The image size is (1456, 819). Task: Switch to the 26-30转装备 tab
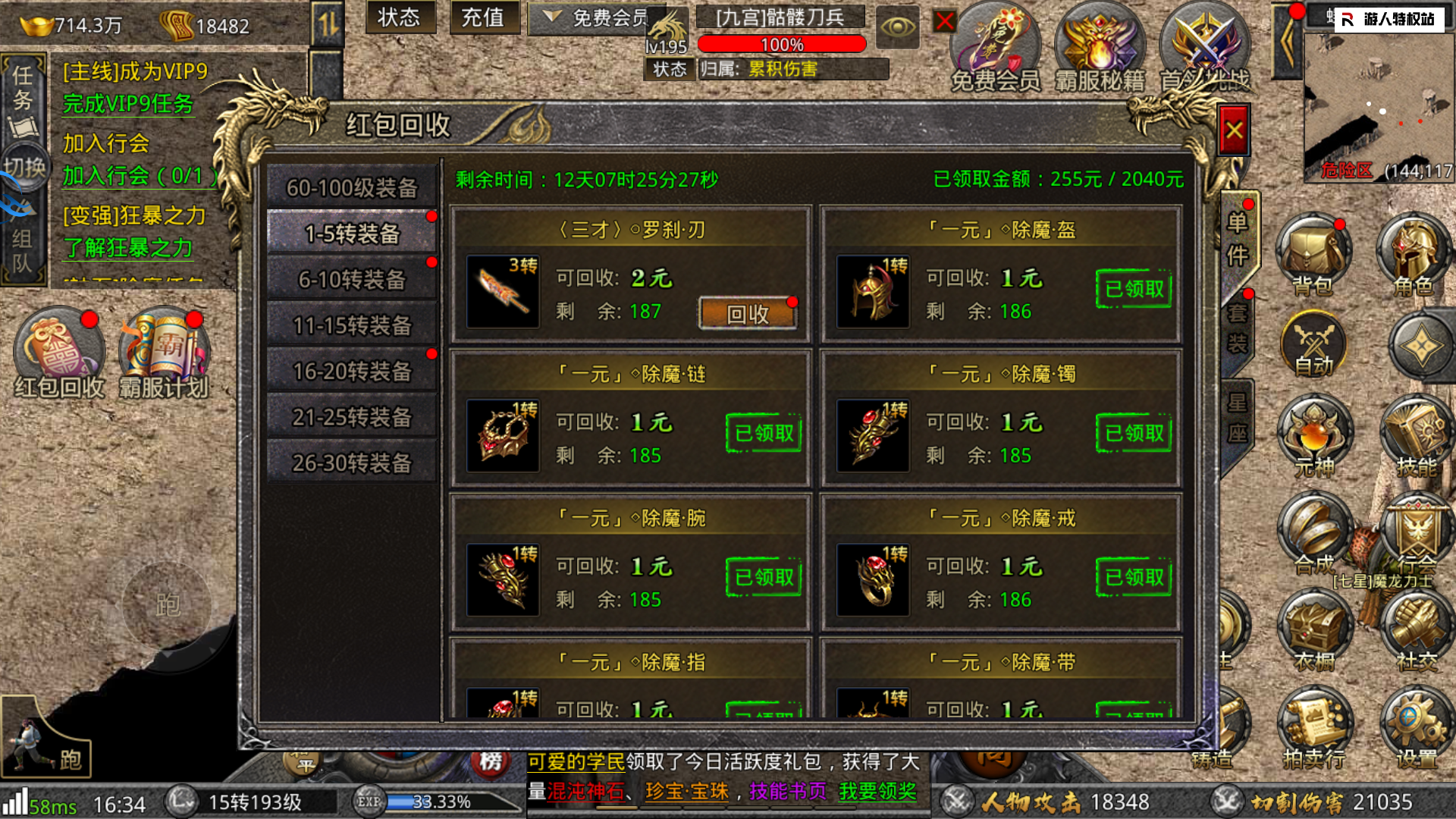[352, 463]
